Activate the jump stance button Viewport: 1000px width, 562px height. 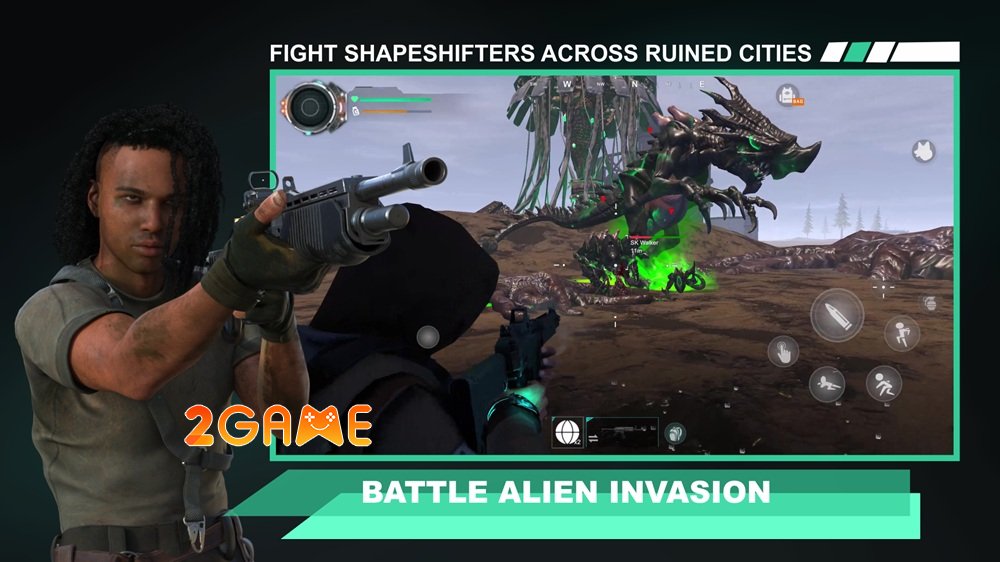tap(902, 333)
